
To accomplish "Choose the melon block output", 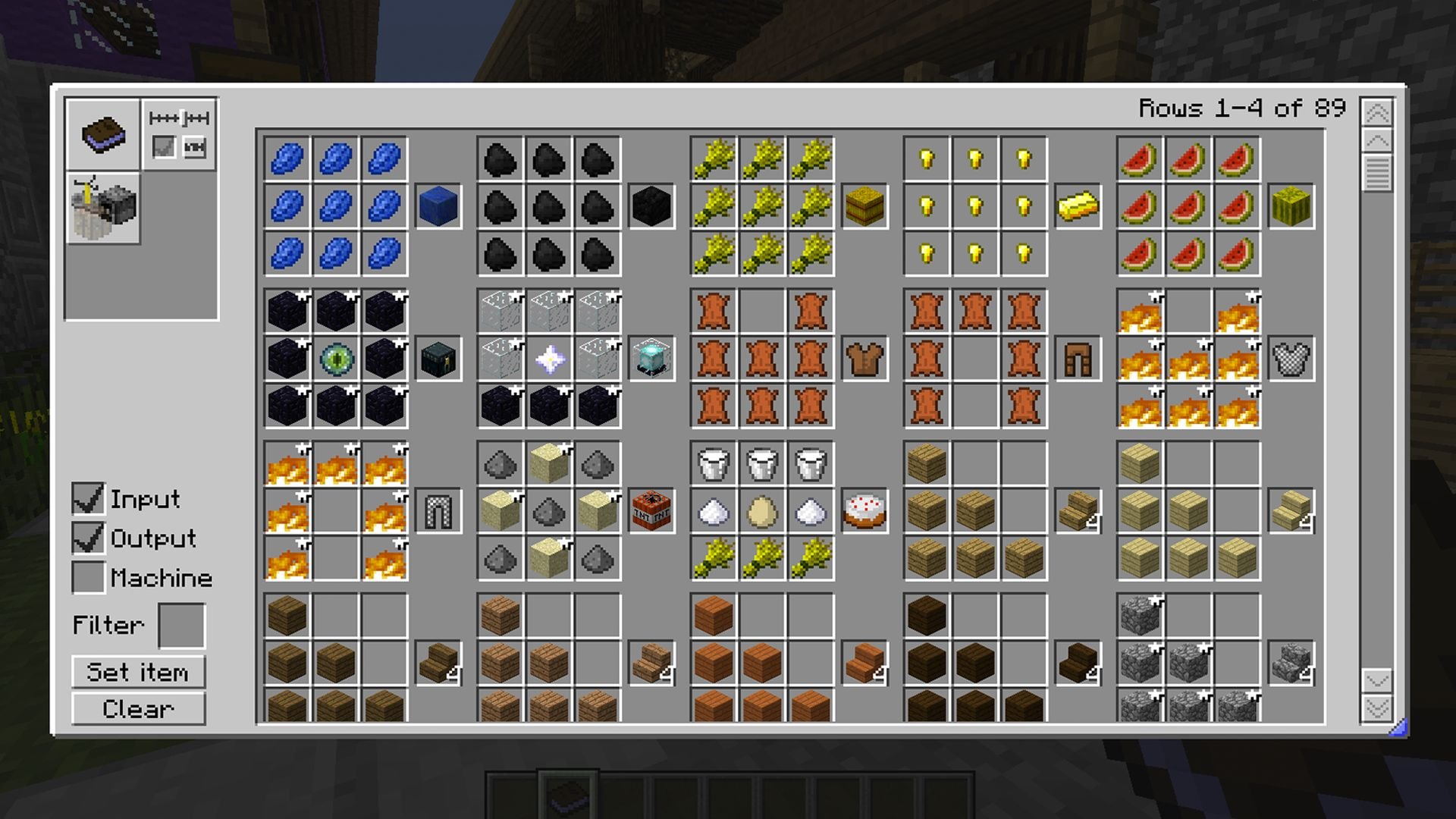I will [x=1291, y=206].
